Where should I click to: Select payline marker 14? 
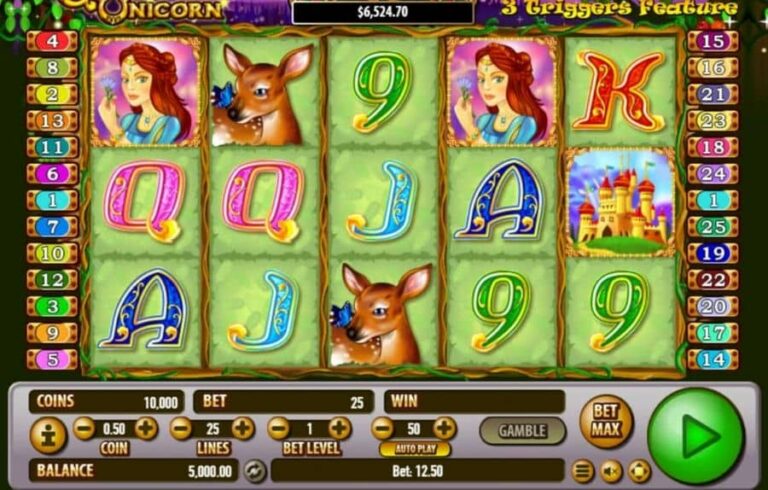[713, 359]
